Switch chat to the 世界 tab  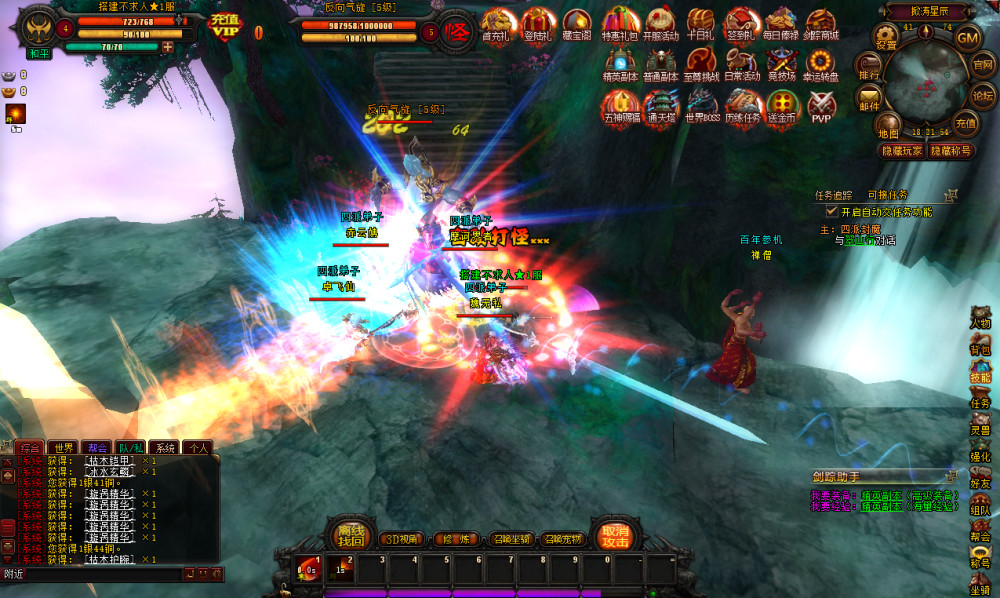pos(64,448)
